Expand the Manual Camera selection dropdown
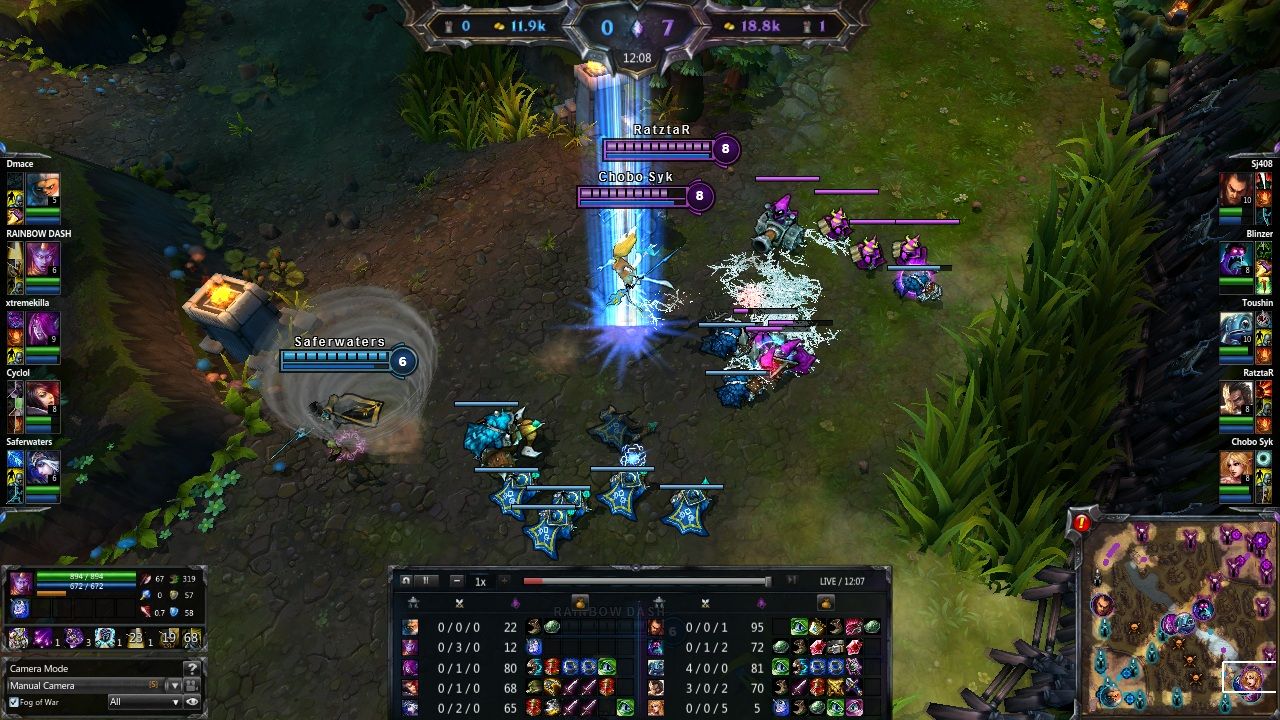 point(175,685)
